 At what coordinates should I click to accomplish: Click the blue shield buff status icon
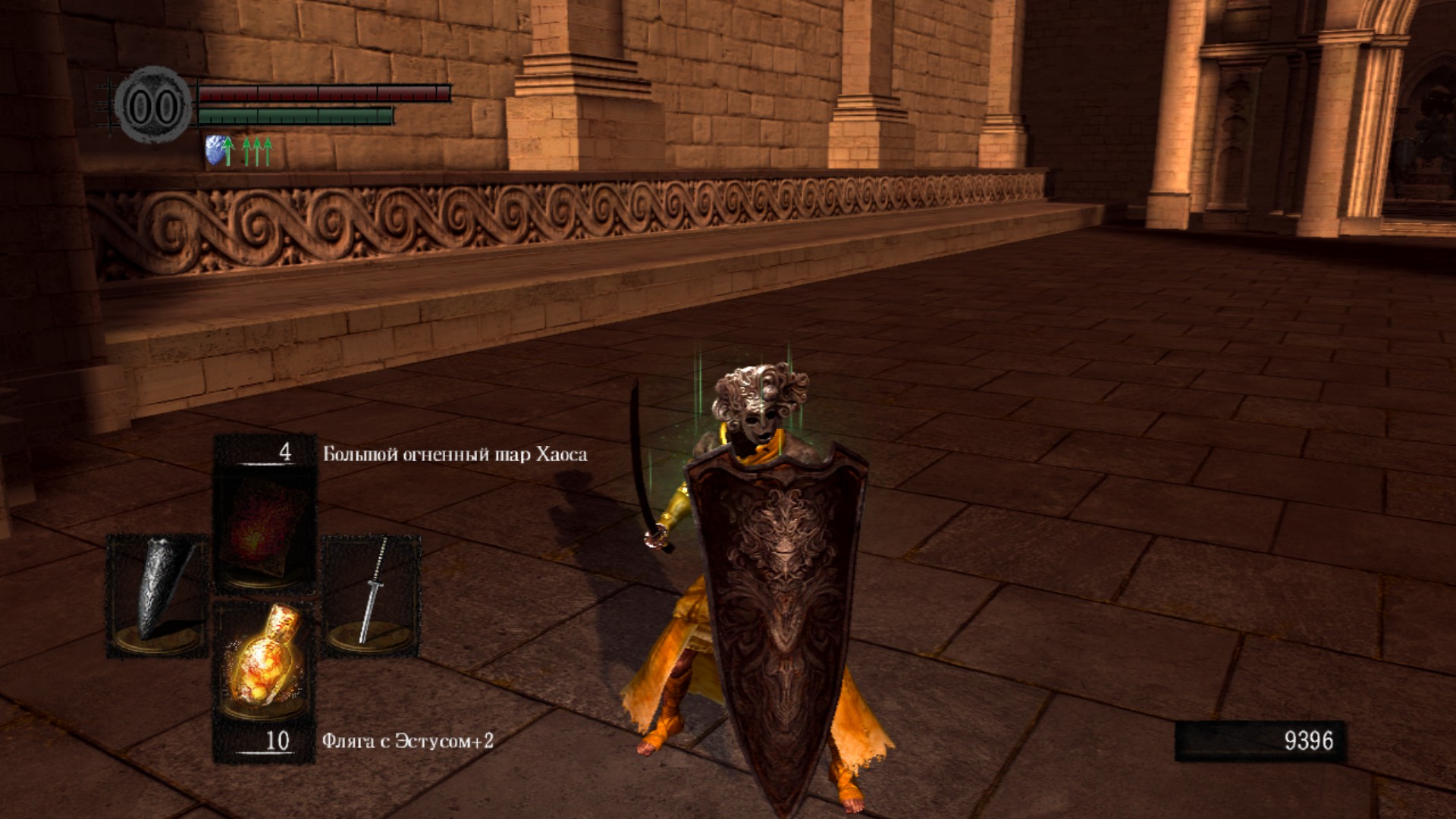[x=218, y=151]
